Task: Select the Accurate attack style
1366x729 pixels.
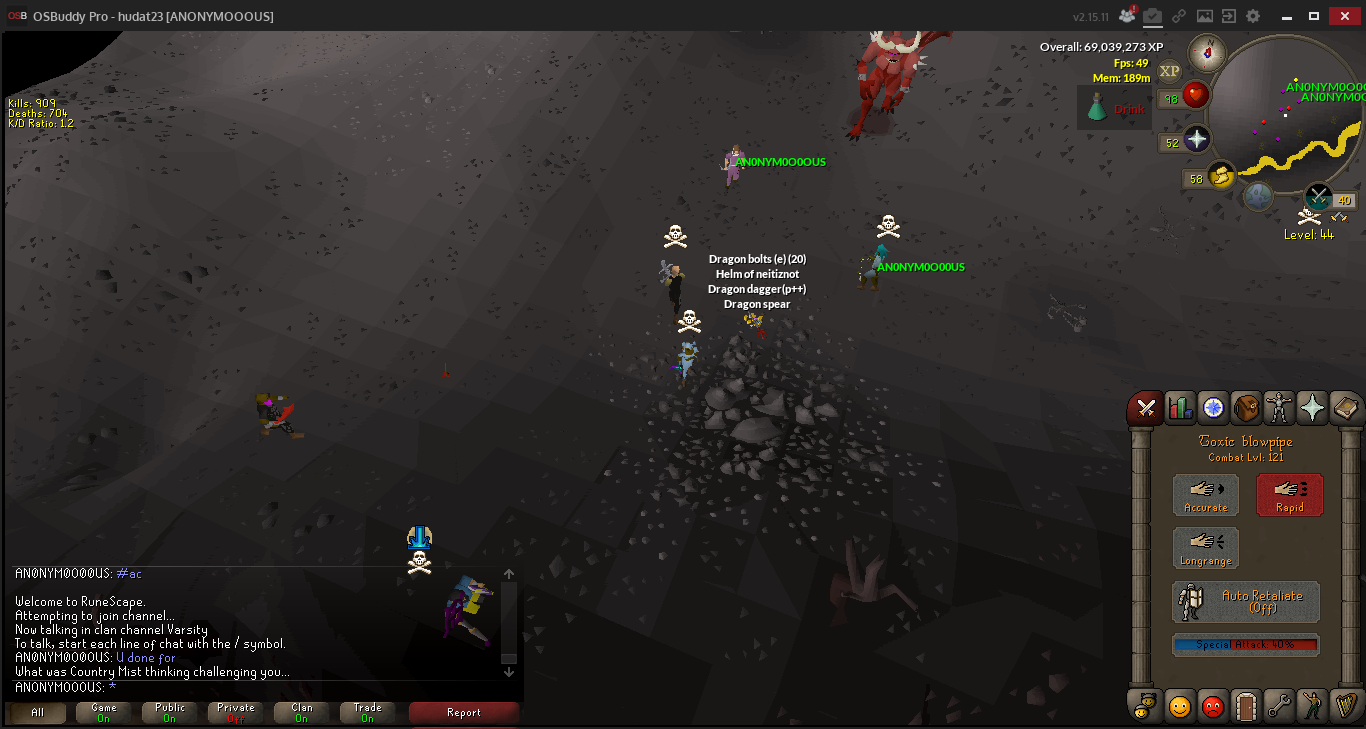Action: (x=1205, y=495)
